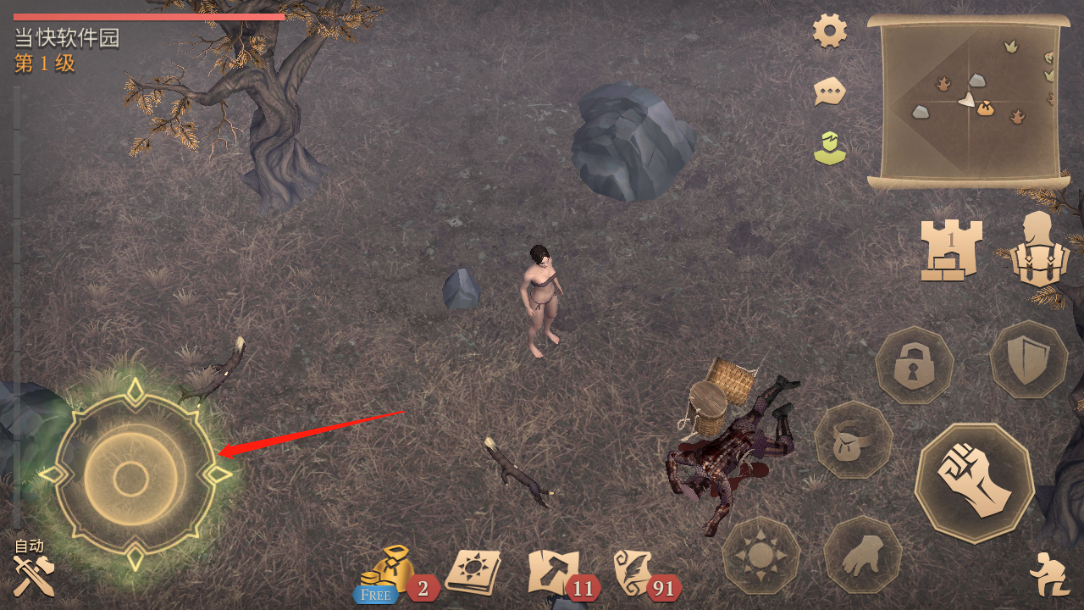Use the grabbing hand pickup button
Screen dimensions: 1084x610
[x=861, y=555]
